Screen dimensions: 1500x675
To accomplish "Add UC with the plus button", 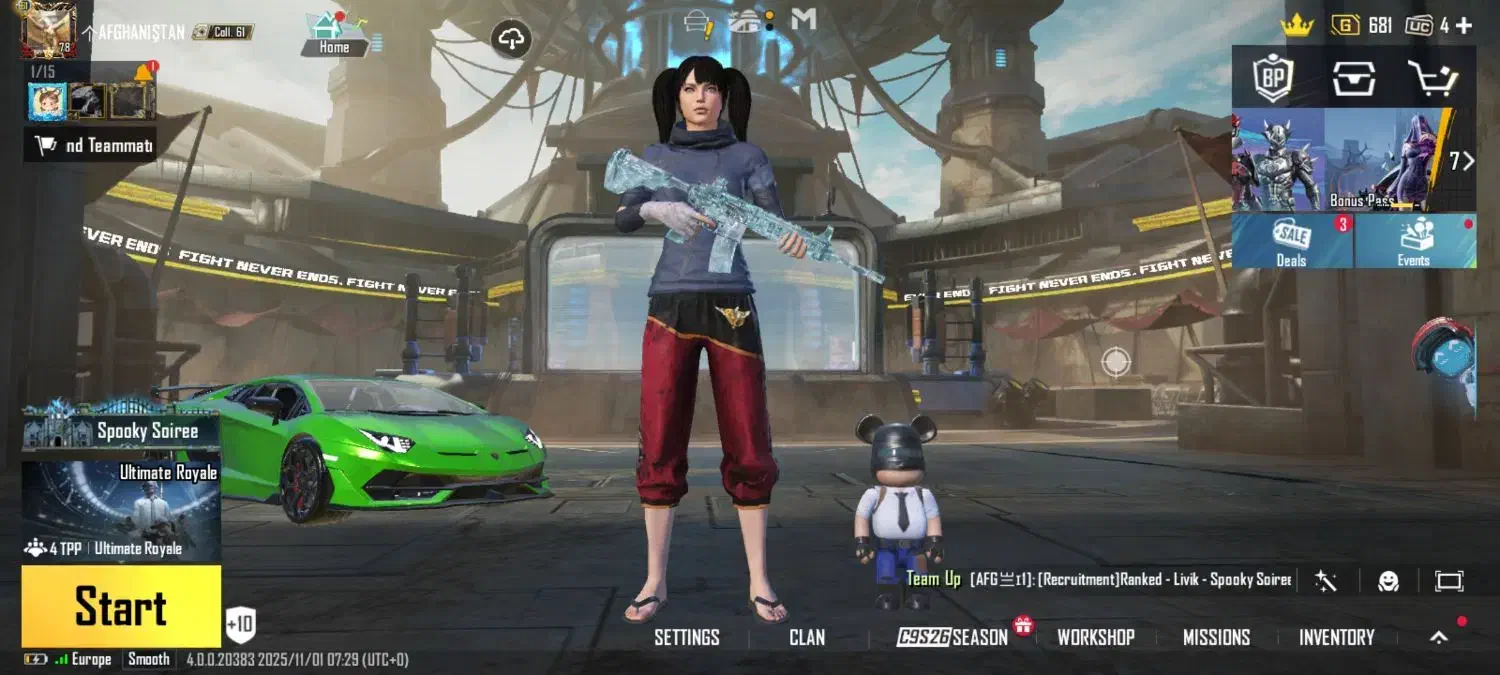I will pyautogui.click(x=1463, y=26).
